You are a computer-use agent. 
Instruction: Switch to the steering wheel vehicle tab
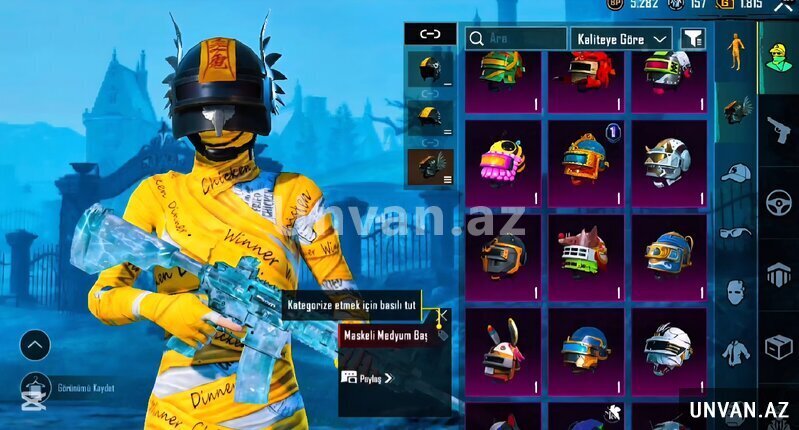click(779, 202)
